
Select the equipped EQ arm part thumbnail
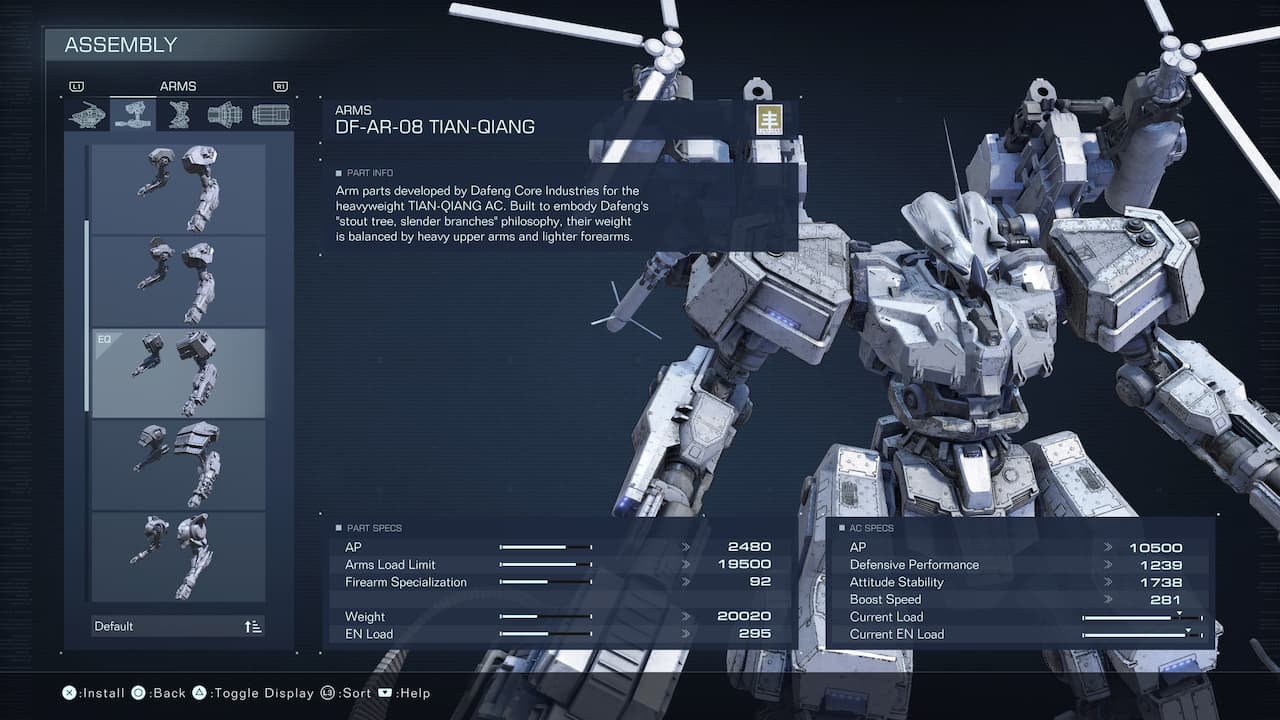(178, 372)
